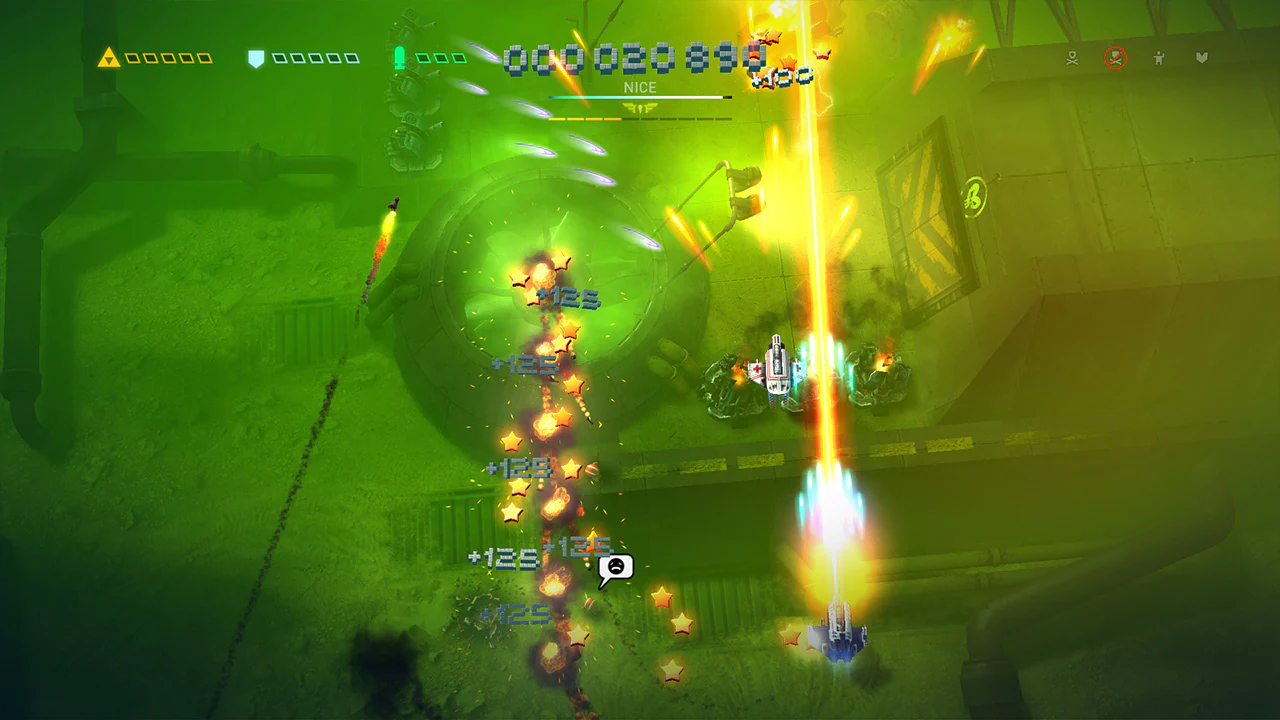Toggle the first shield charge pip
The image size is (1280, 720).
coord(278,58)
